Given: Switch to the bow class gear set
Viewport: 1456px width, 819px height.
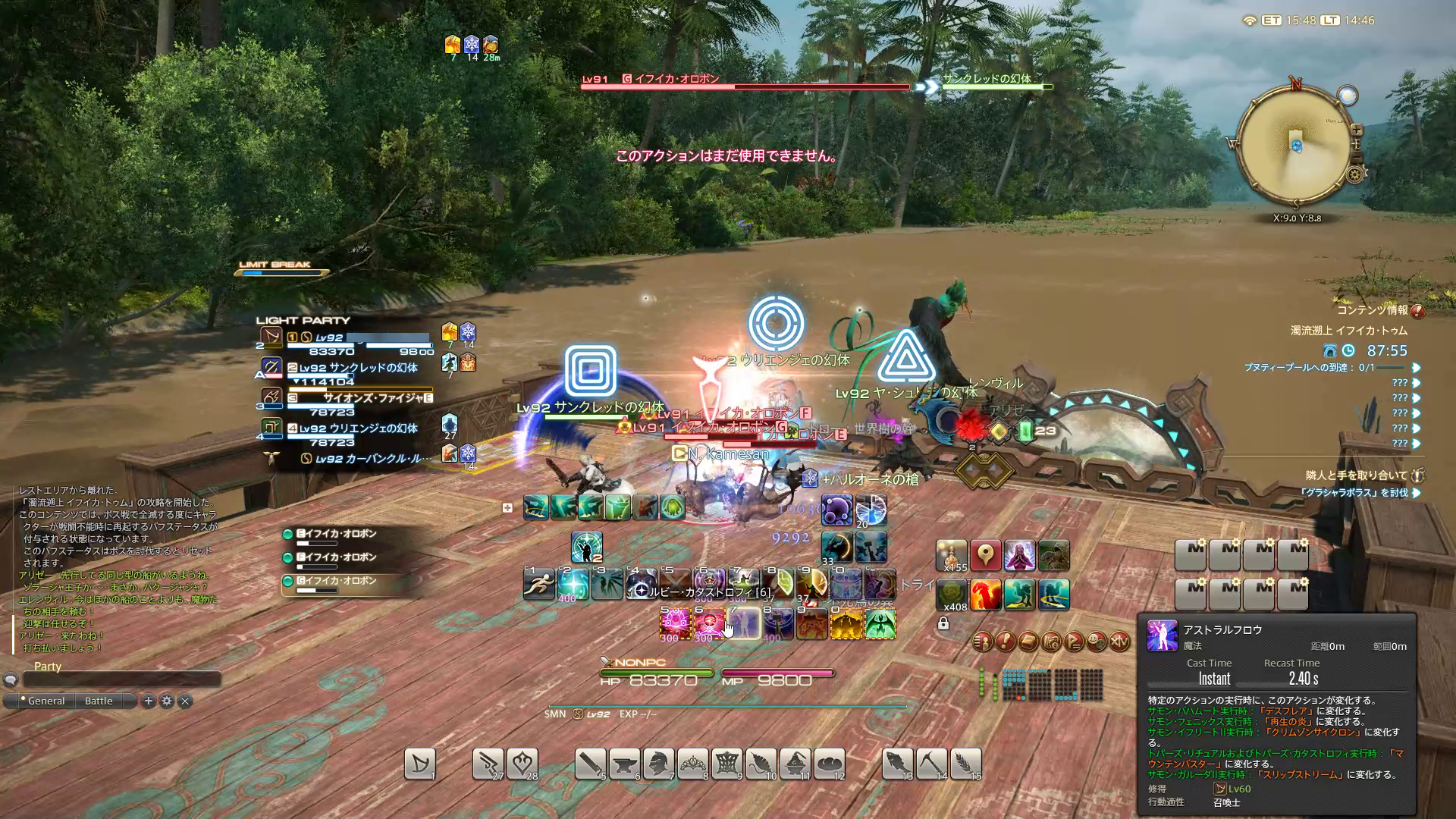Looking at the screenshot, I should pyautogui.click(x=420, y=764).
